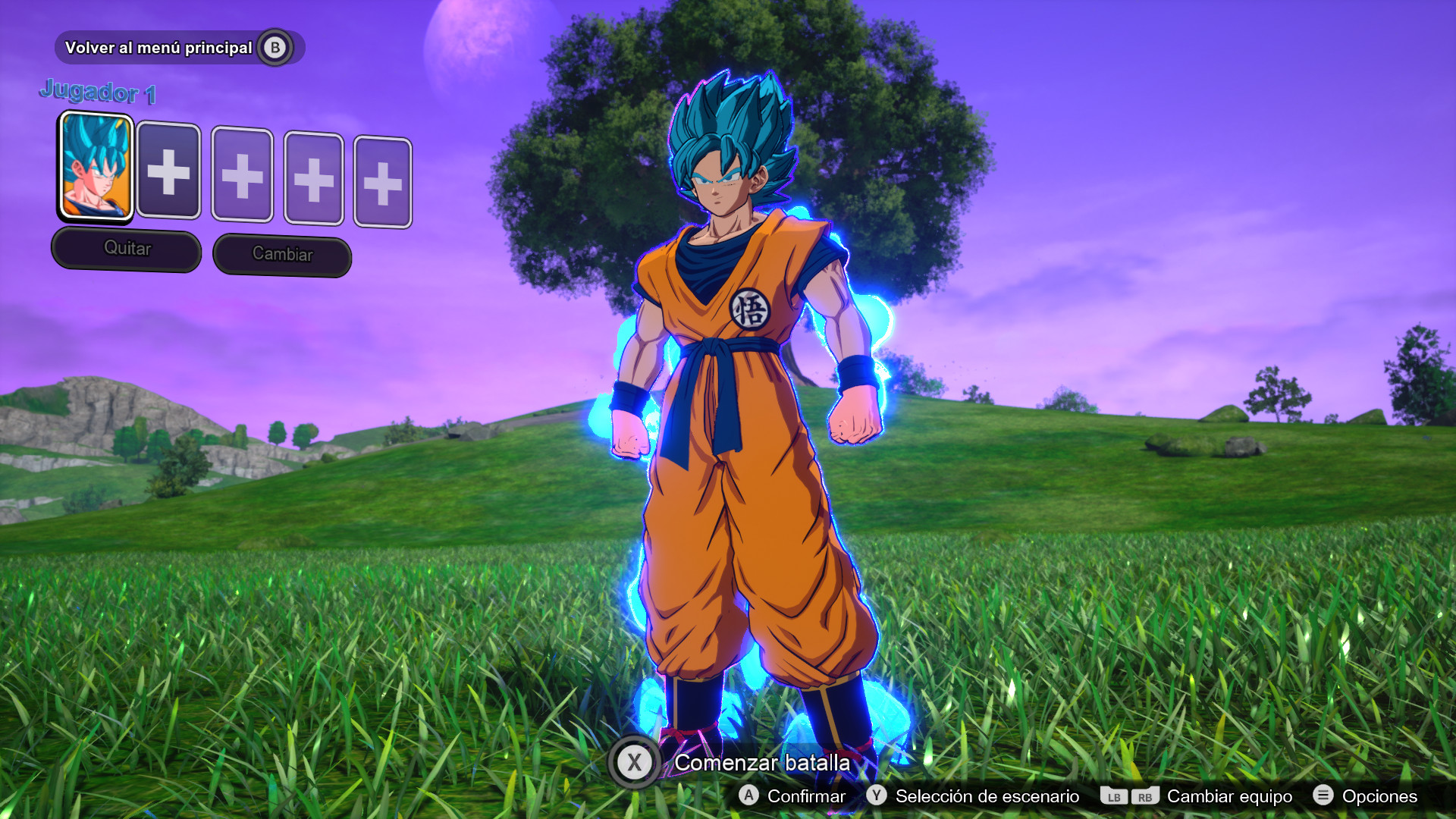
Task: Click the Y button icon for scenario selection
Action: [x=876, y=796]
